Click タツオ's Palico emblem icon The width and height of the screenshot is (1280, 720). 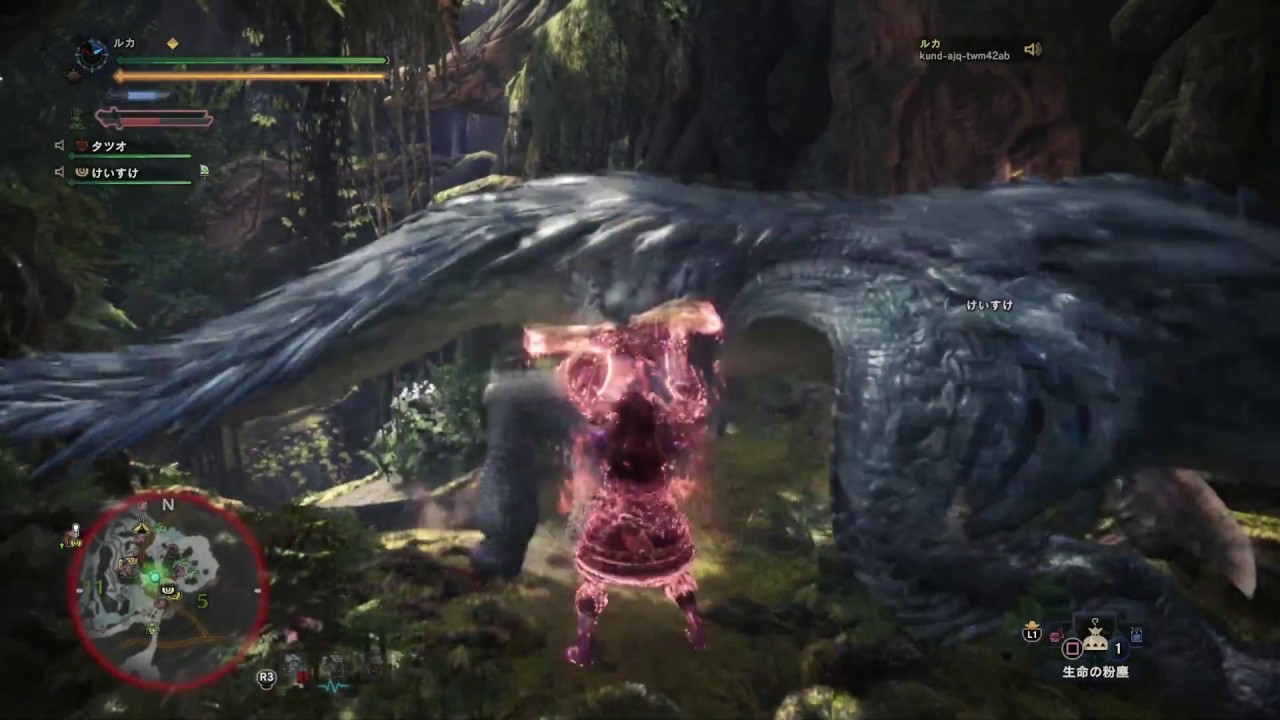point(82,146)
